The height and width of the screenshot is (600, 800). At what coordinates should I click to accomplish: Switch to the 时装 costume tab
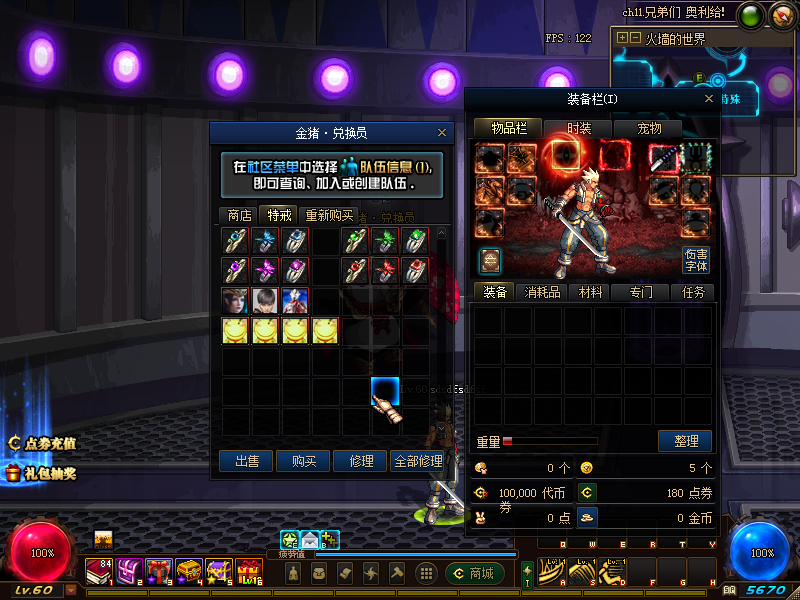[x=579, y=128]
